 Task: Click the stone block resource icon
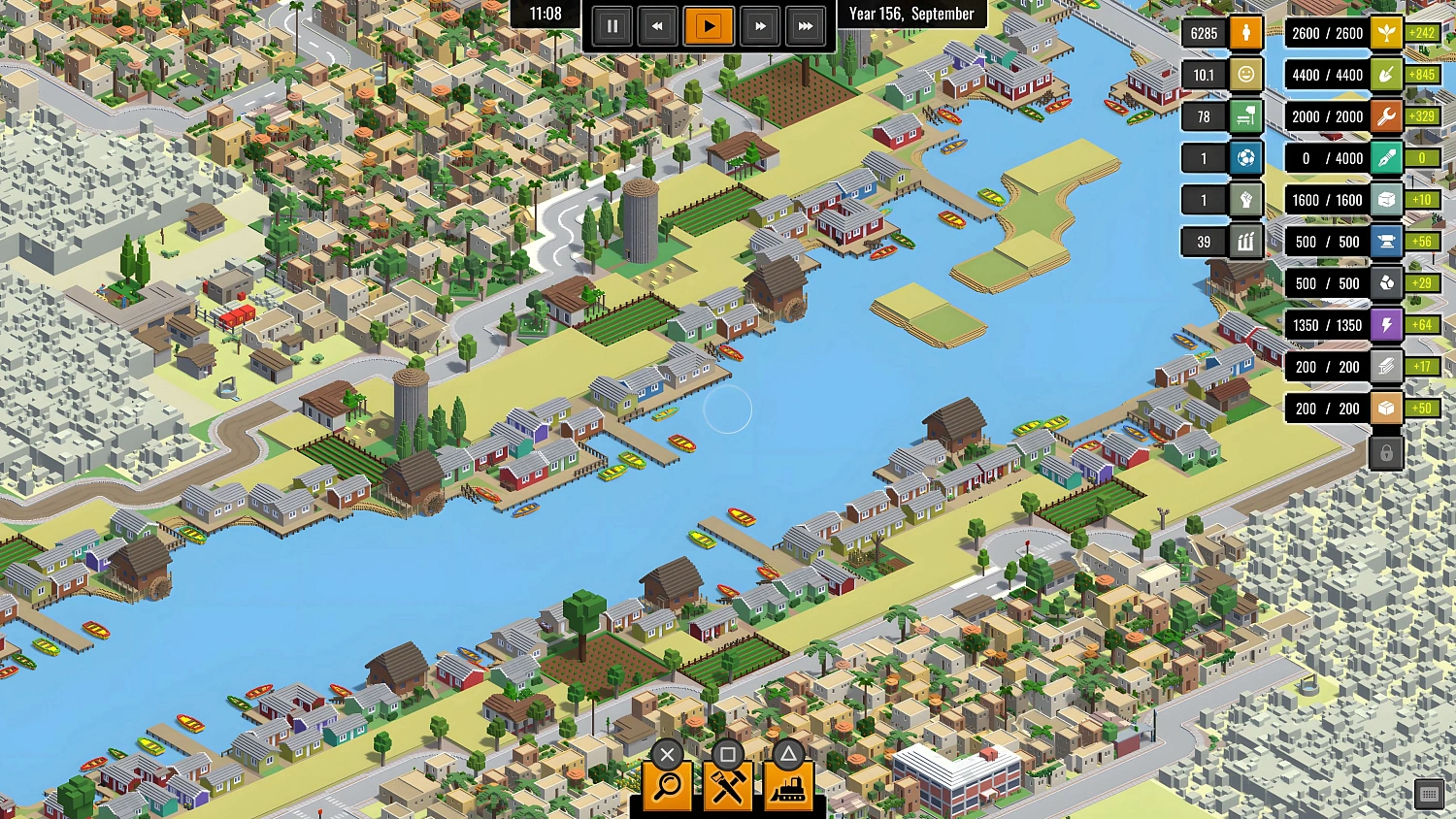1386,199
